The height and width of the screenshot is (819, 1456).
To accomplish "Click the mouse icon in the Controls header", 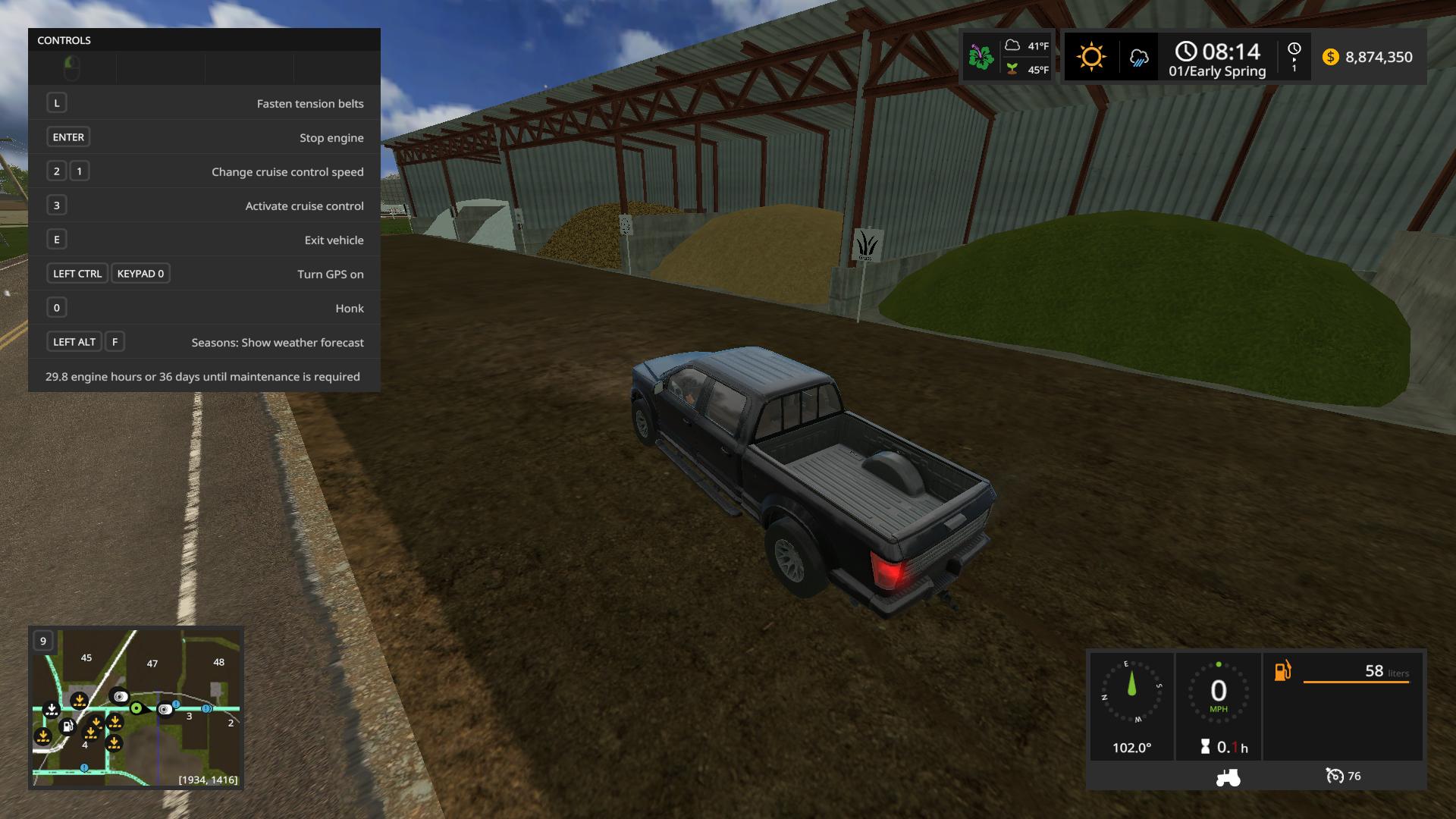I will [x=72, y=68].
